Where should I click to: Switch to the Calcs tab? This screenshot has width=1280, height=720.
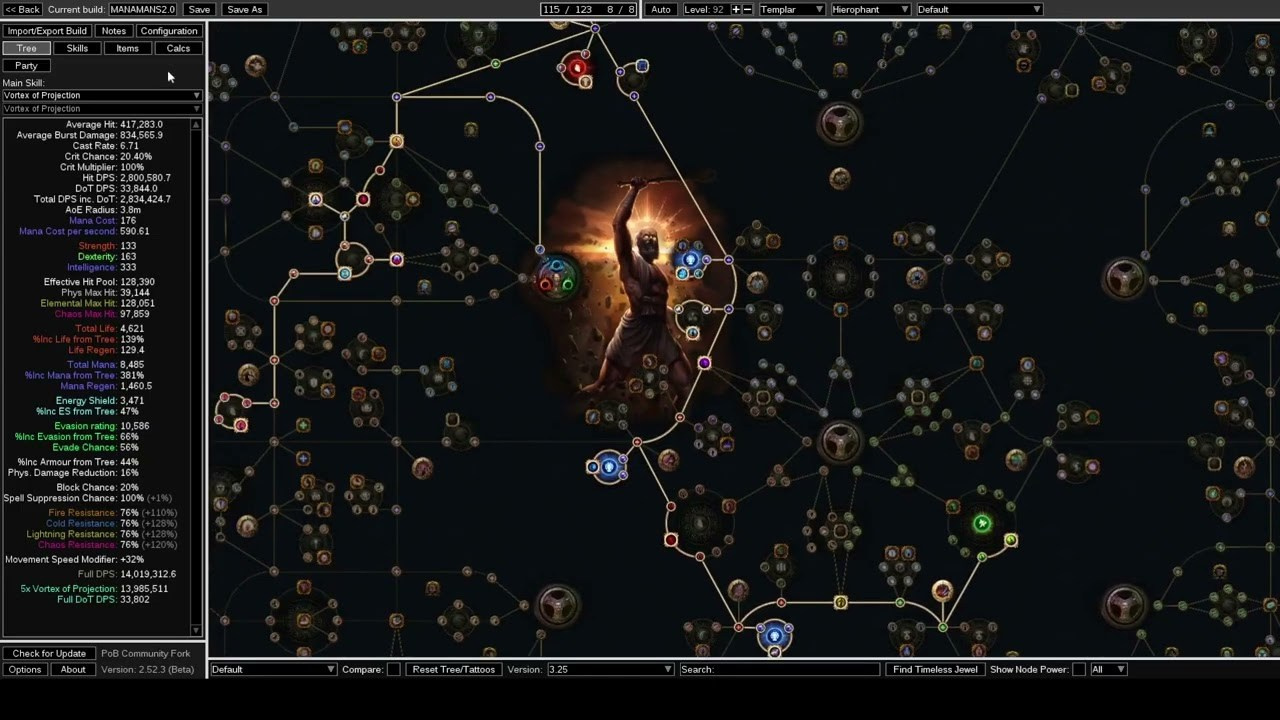coord(178,47)
